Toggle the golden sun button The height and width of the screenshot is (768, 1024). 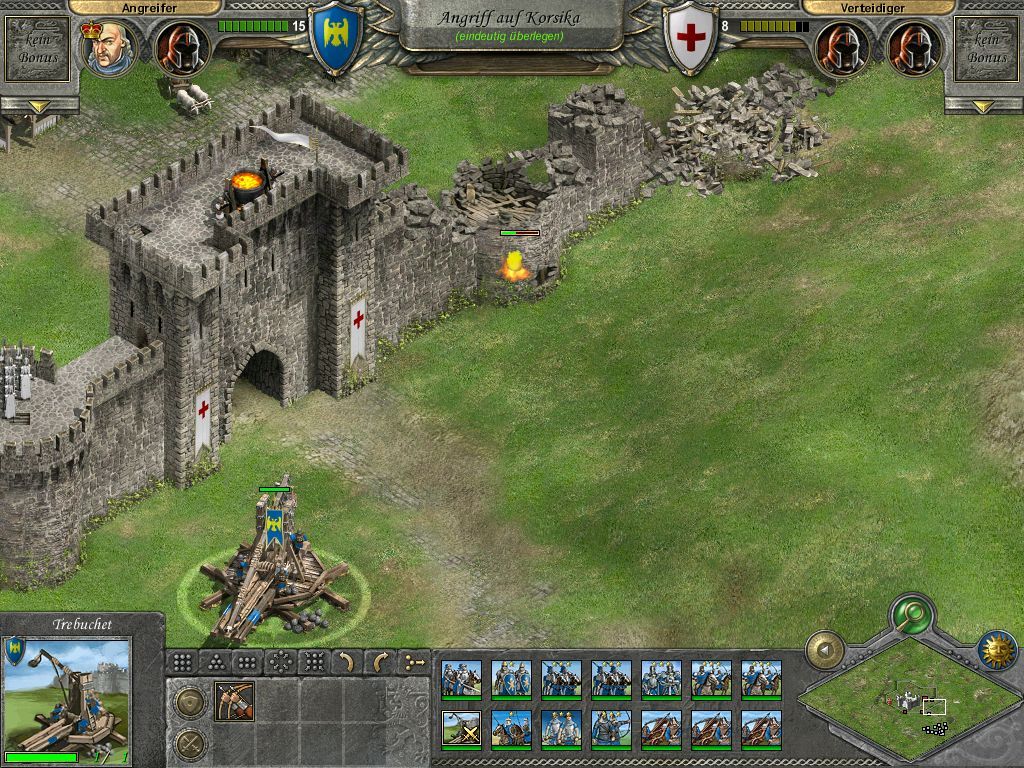(996, 650)
